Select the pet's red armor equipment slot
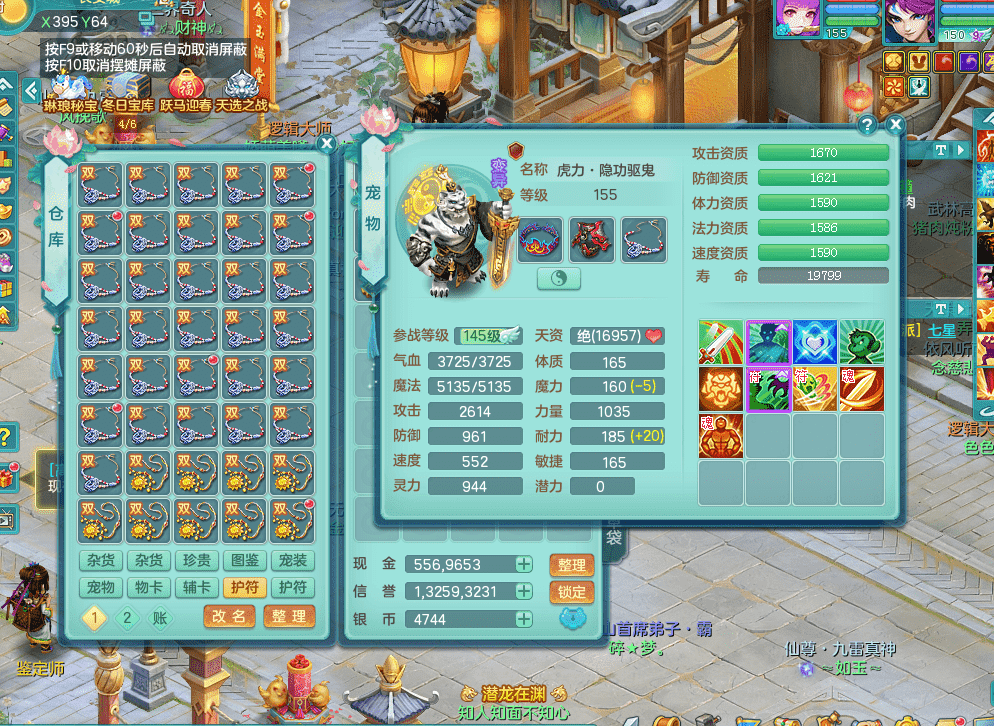 click(x=592, y=240)
